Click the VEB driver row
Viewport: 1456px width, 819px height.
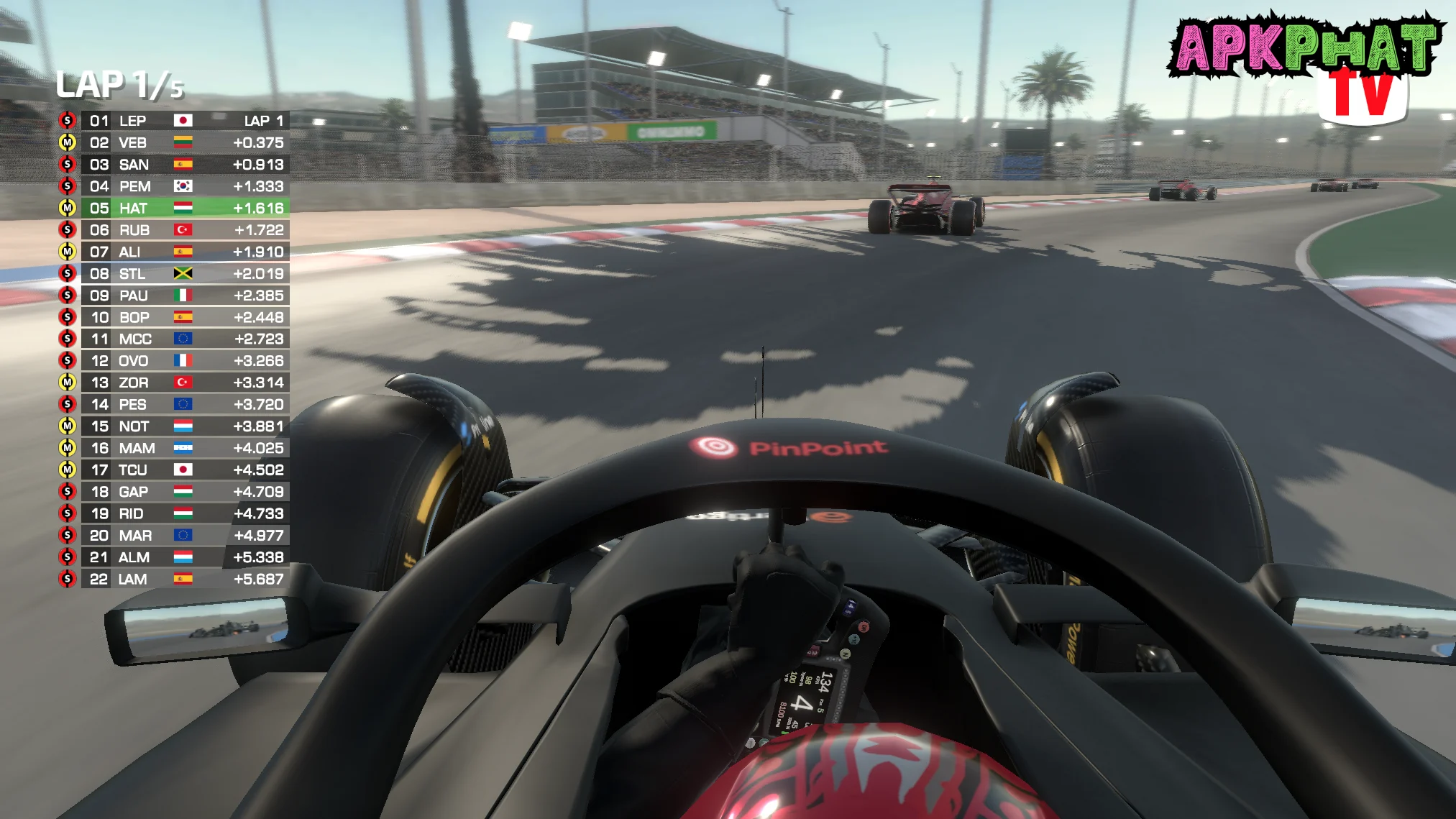[x=173, y=142]
